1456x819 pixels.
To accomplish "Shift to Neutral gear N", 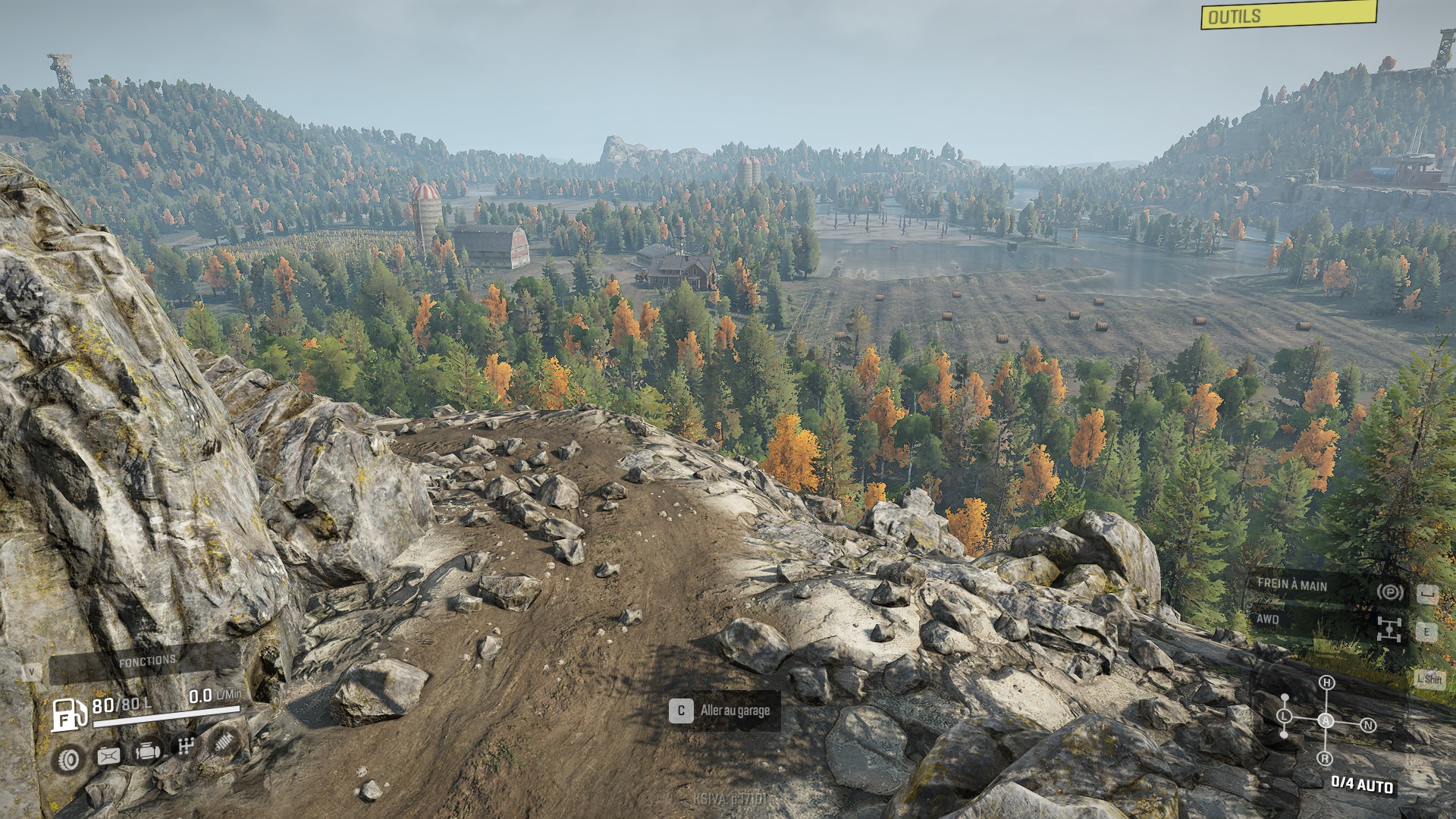I will point(1368,725).
